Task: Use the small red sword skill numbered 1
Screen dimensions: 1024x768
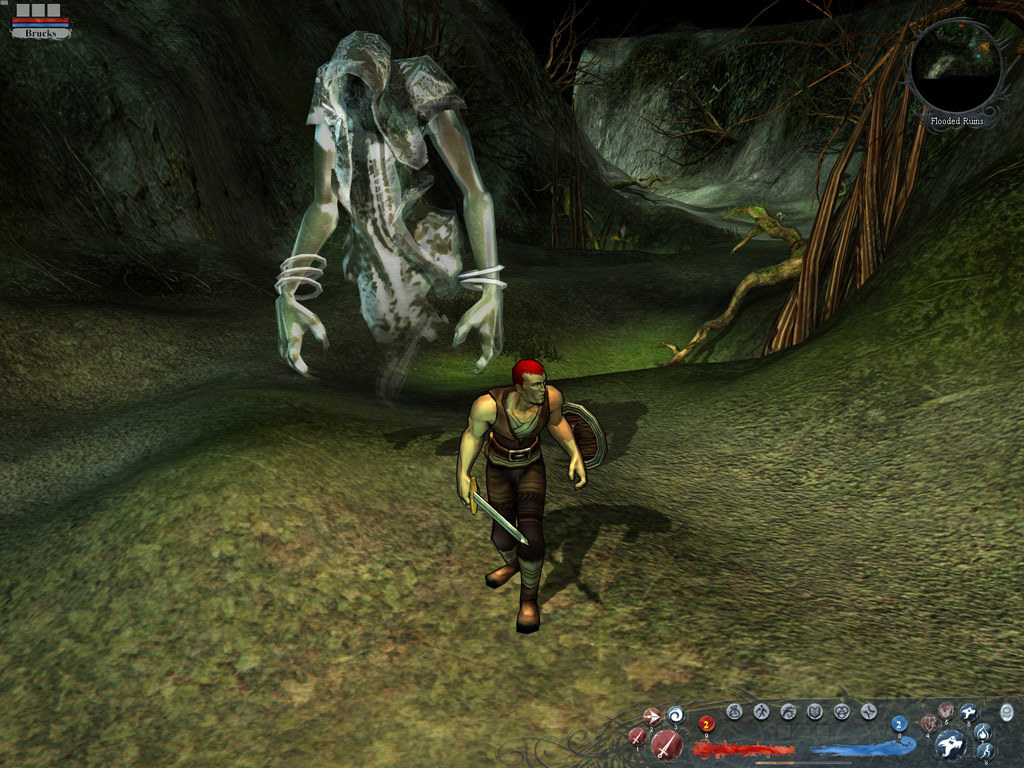Action: pyautogui.click(x=637, y=737)
